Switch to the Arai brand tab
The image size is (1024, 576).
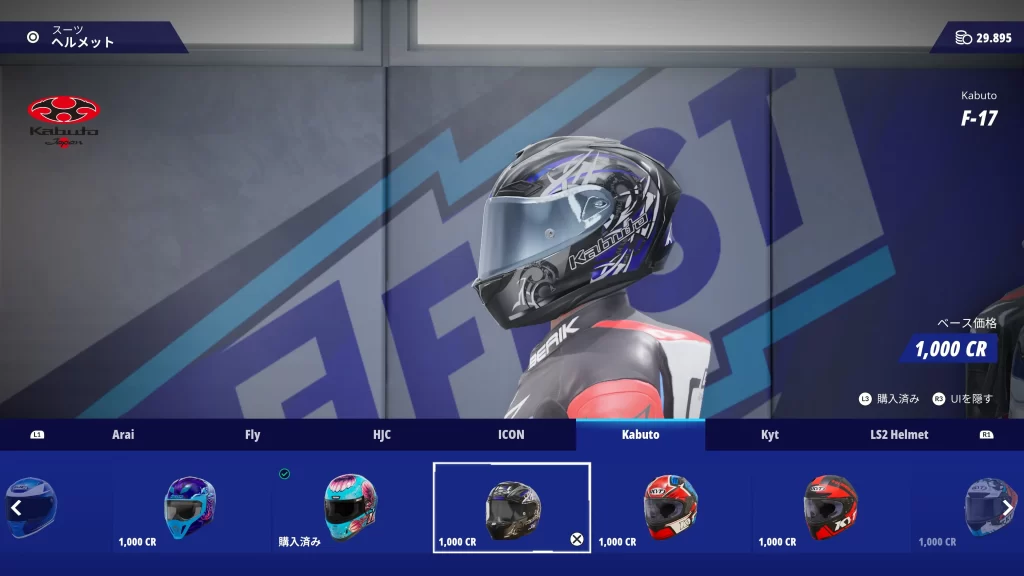pyautogui.click(x=123, y=435)
